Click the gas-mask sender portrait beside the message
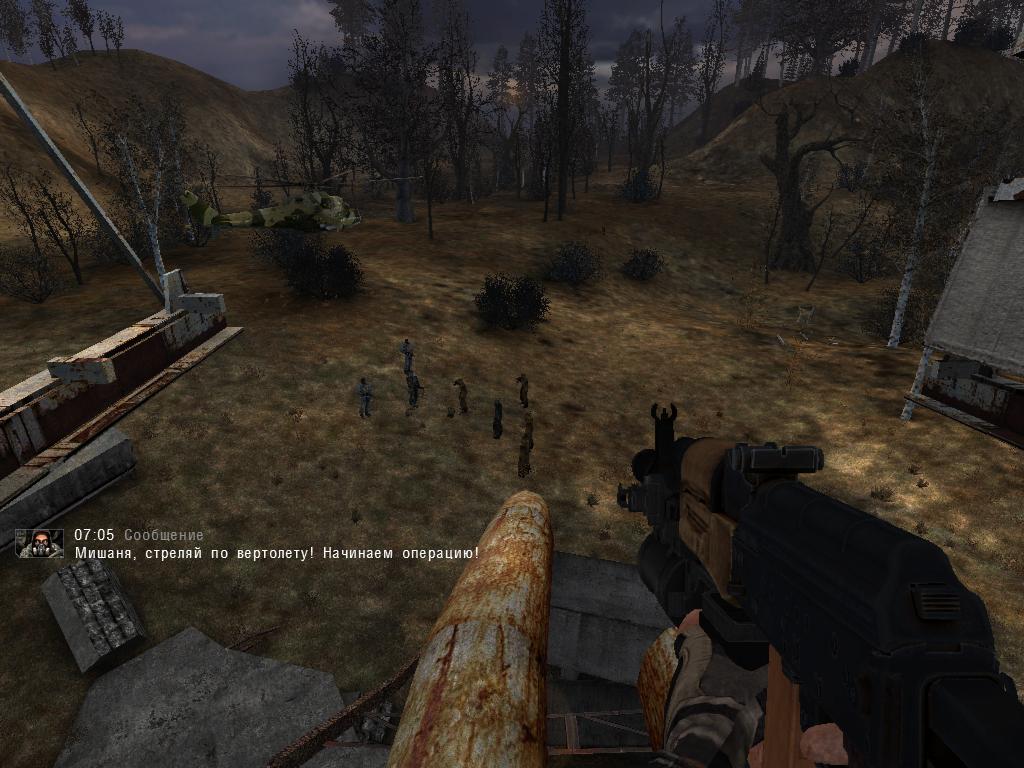Viewport: 1024px width, 768px height. 40,543
